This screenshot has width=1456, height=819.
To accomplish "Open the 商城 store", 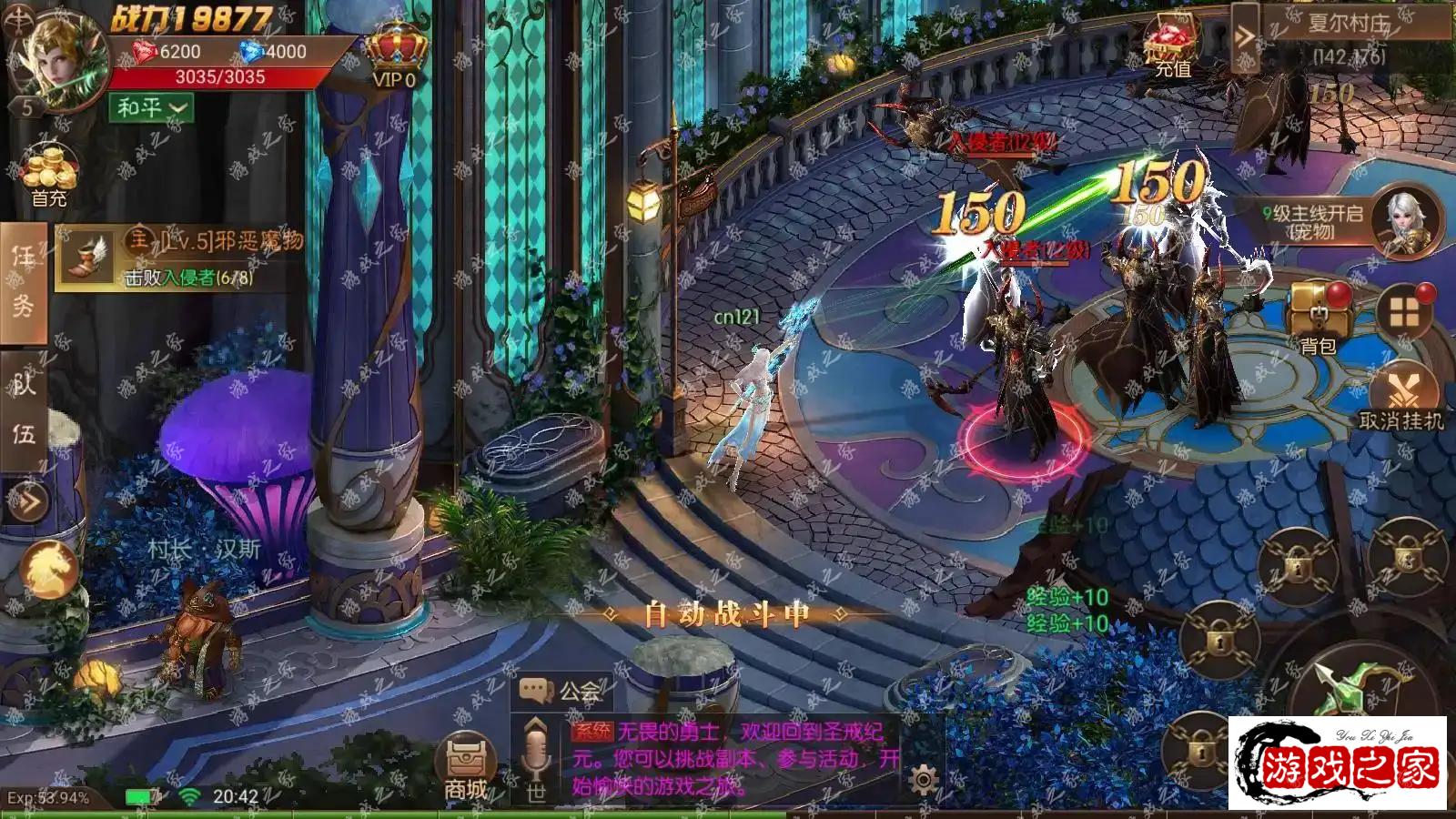I will coord(466,766).
